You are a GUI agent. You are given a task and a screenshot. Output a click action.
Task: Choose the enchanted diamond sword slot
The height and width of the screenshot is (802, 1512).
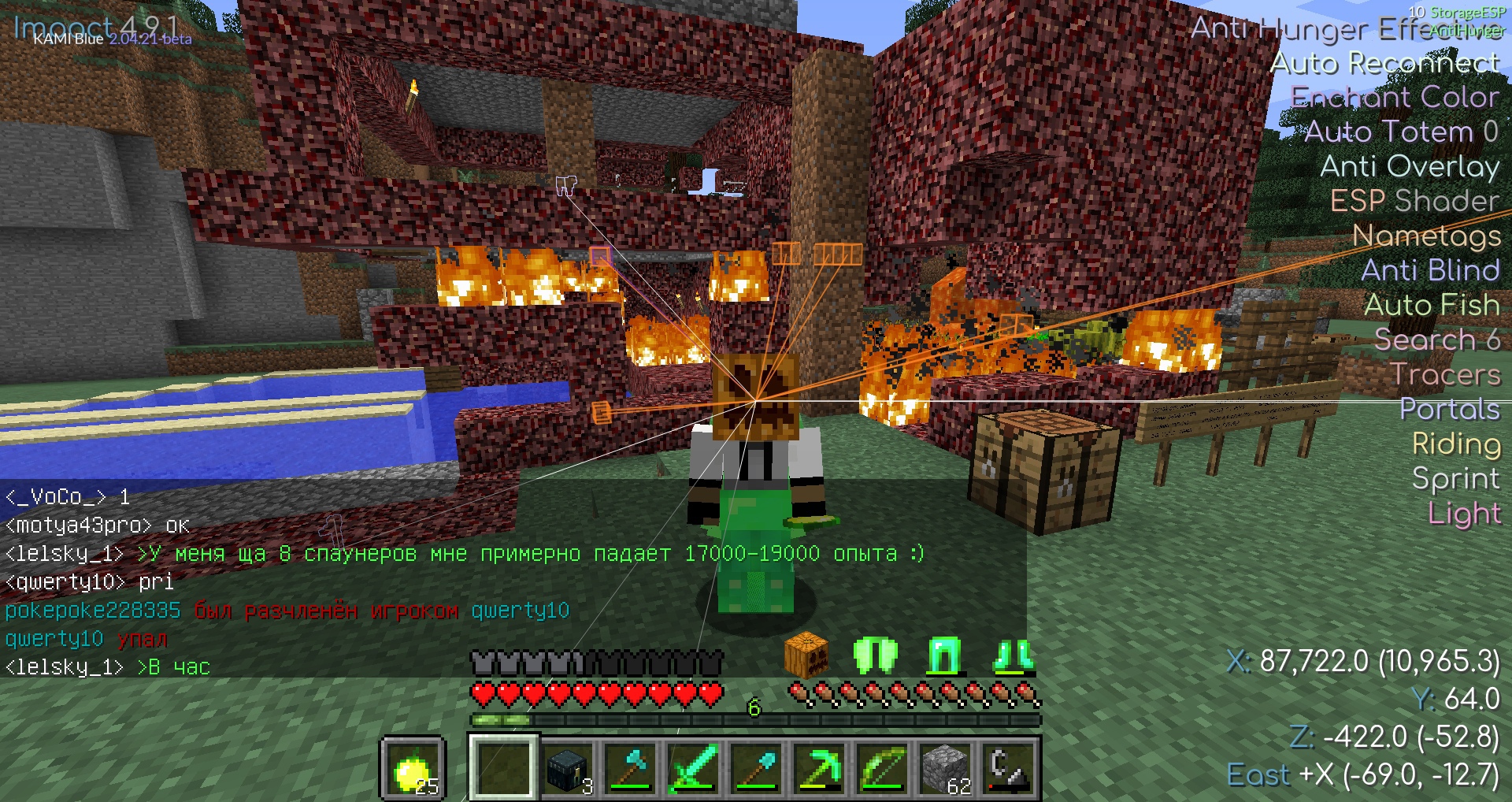click(693, 770)
